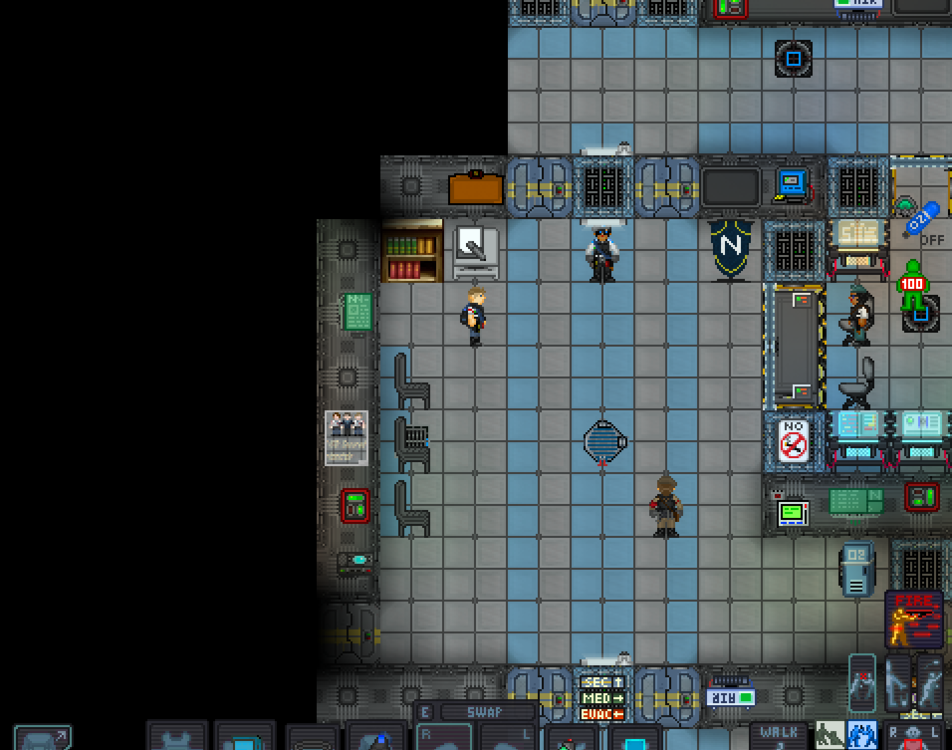Click the resist action icon
Viewport: 952px width, 750px height.
tap(897, 684)
